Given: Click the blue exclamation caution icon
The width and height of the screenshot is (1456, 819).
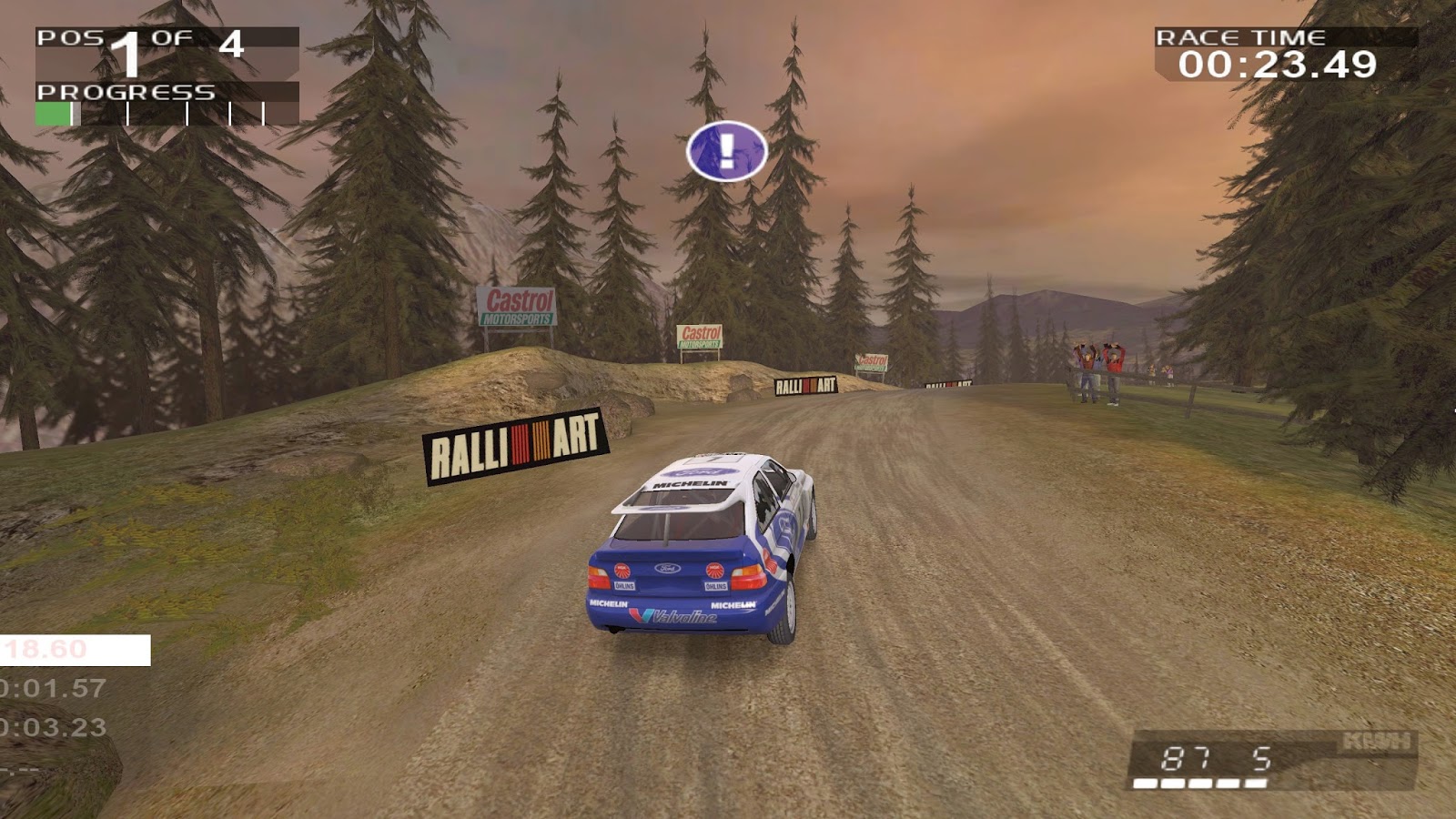Looking at the screenshot, I should (x=726, y=150).
